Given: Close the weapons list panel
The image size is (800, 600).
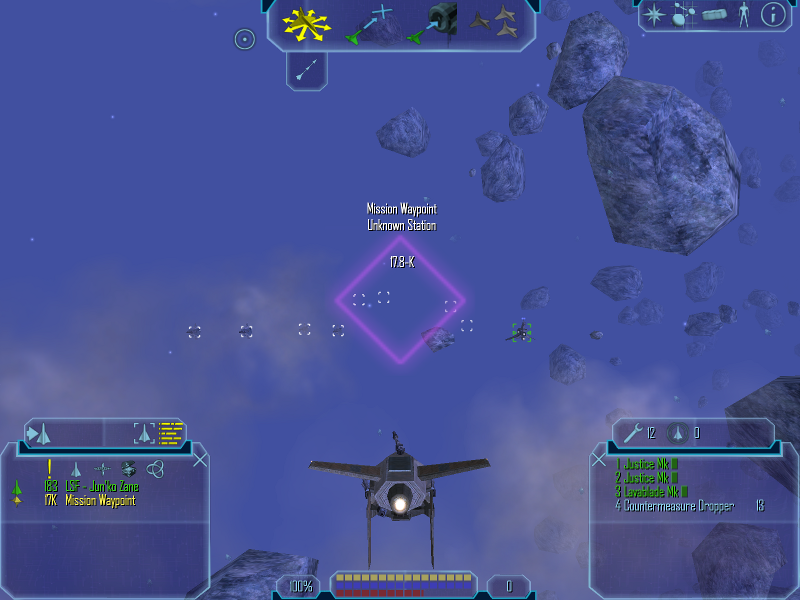Looking at the screenshot, I should pyautogui.click(x=599, y=460).
